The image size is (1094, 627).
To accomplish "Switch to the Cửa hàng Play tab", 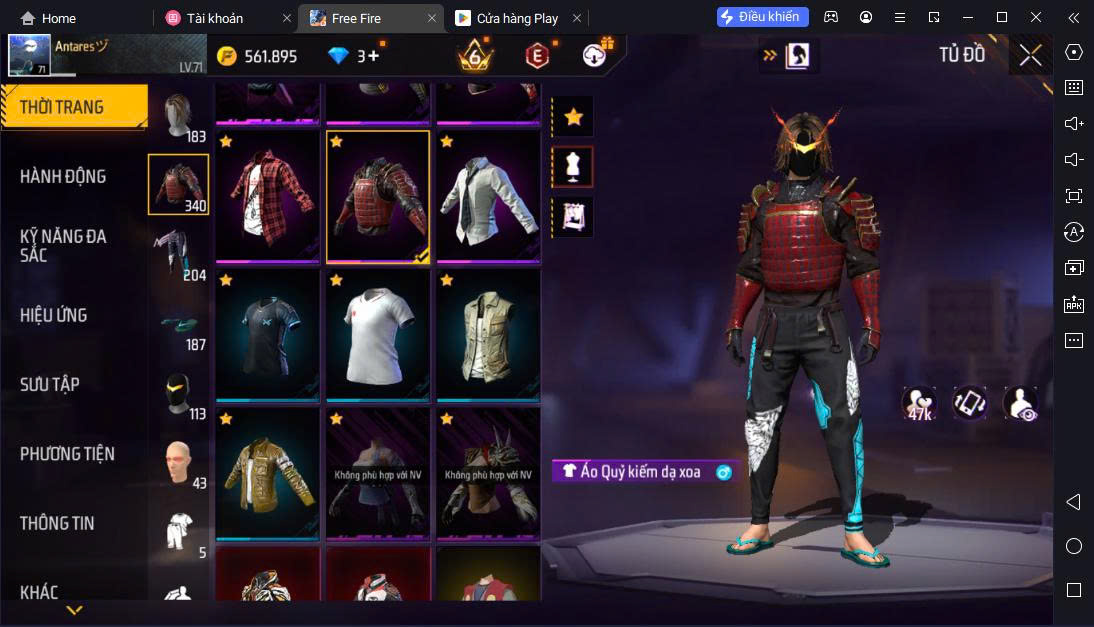I will [x=515, y=18].
